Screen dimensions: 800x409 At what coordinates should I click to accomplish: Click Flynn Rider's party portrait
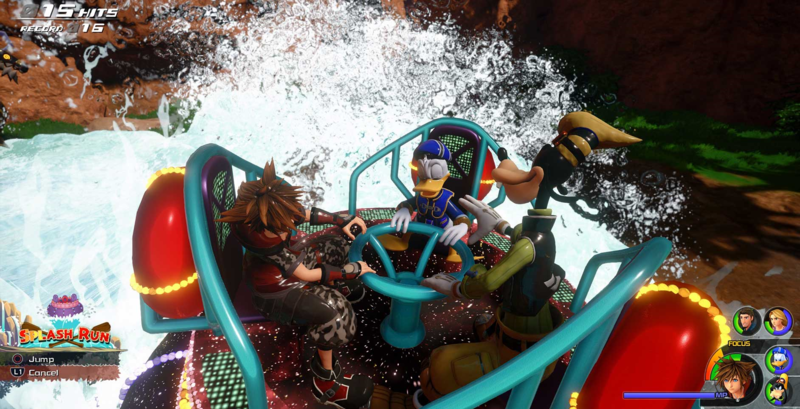tap(746, 322)
